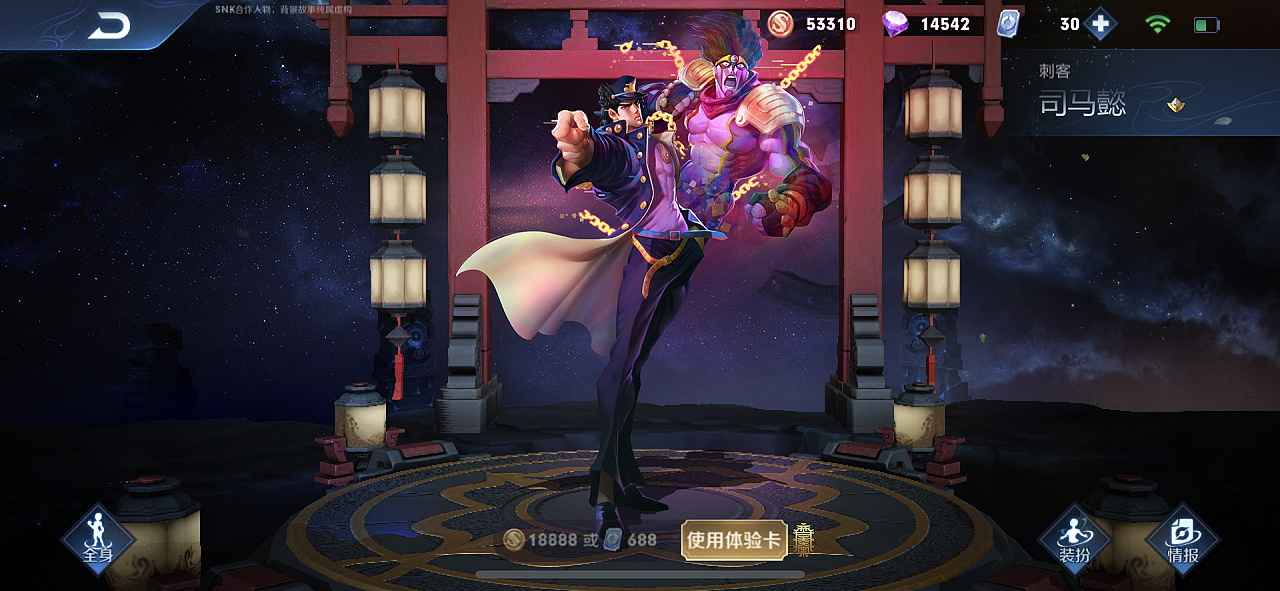Tap the blue voucher ticket icon

pos(1009,24)
